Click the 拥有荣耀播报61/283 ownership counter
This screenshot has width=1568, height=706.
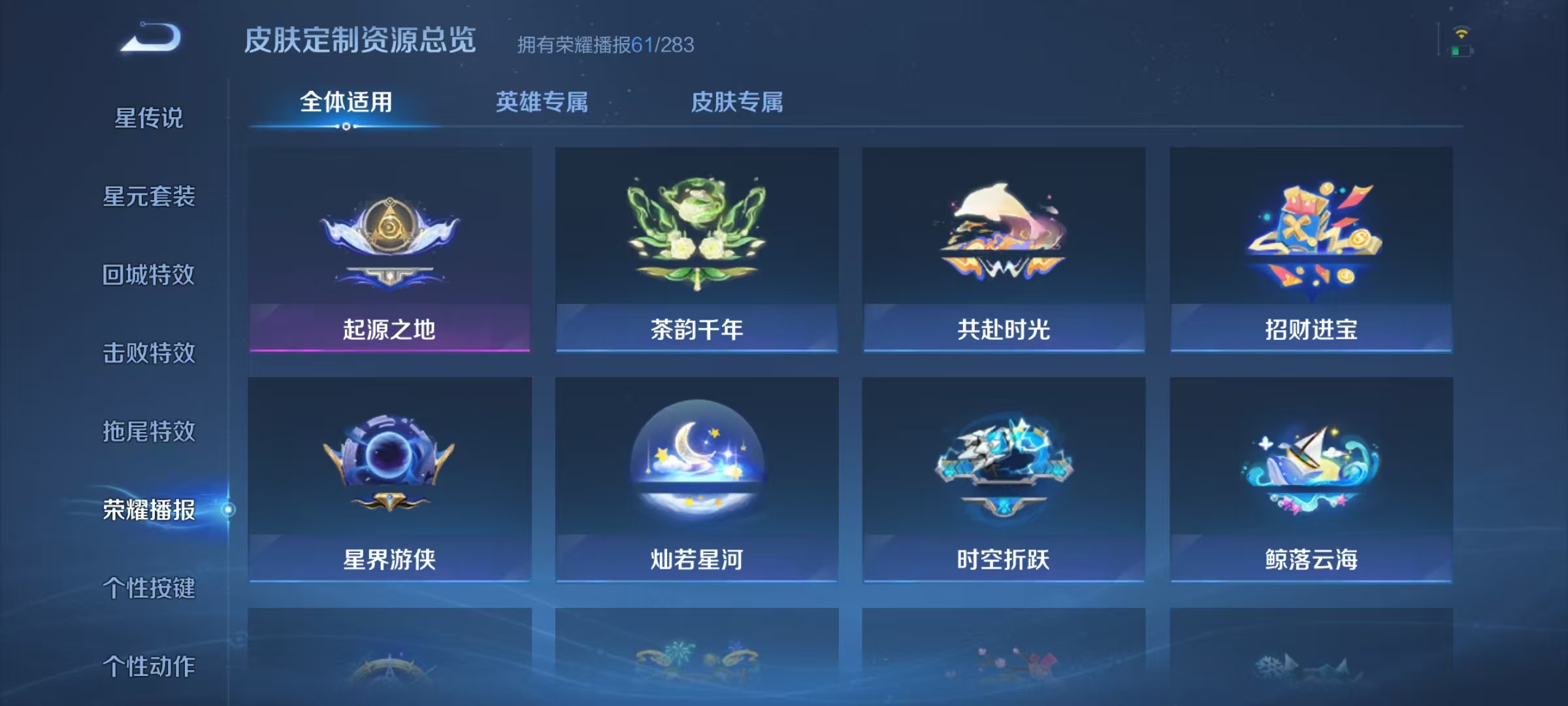pos(604,46)
